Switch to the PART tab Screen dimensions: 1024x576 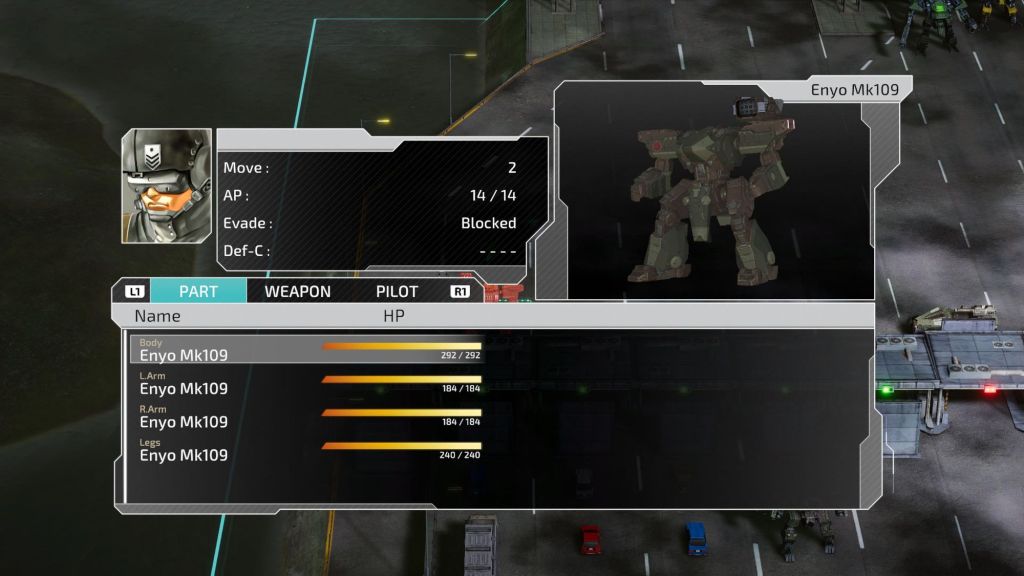pyautogui.click(x=198, y=292)
